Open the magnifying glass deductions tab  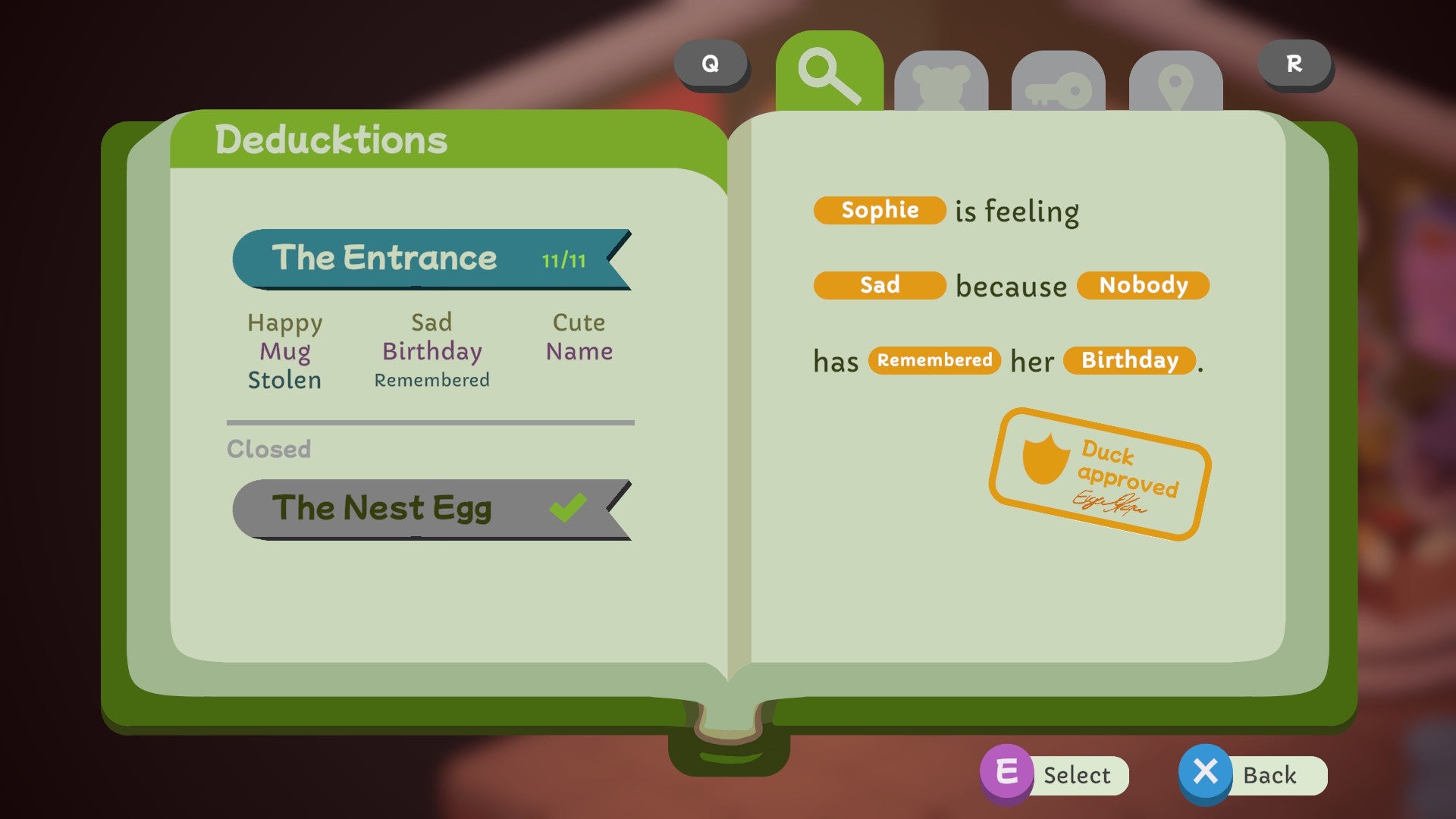pyautogui.click(x=828, y=74)
